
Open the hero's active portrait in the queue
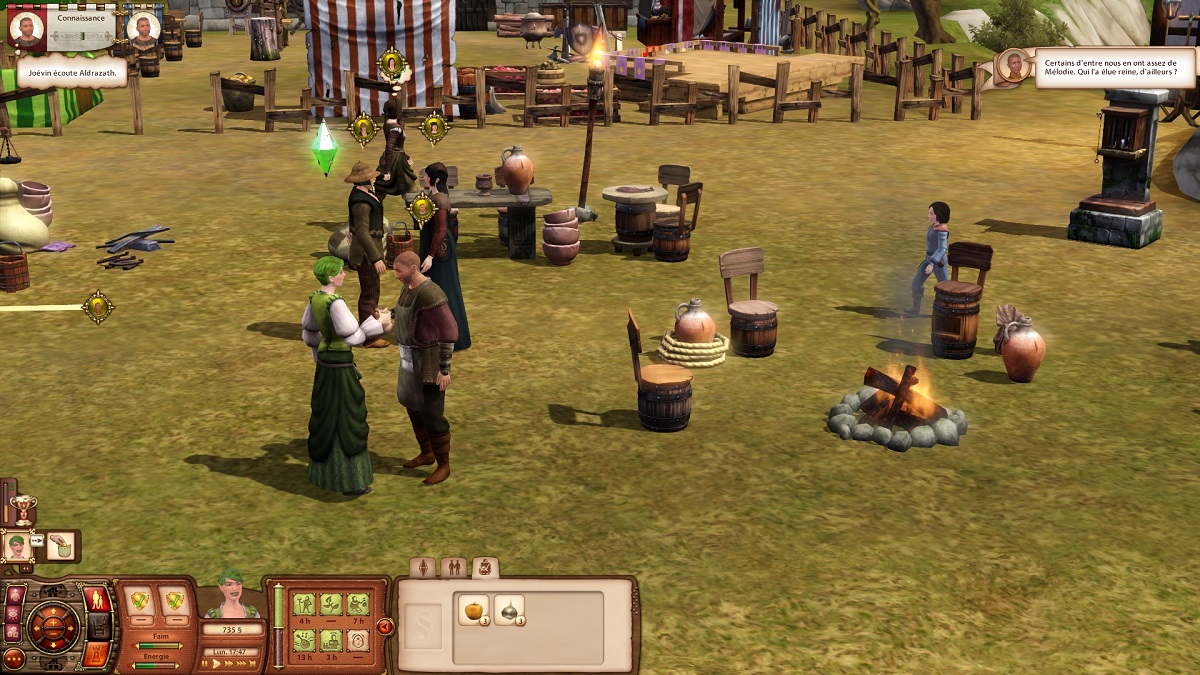(x=18, y=546)
